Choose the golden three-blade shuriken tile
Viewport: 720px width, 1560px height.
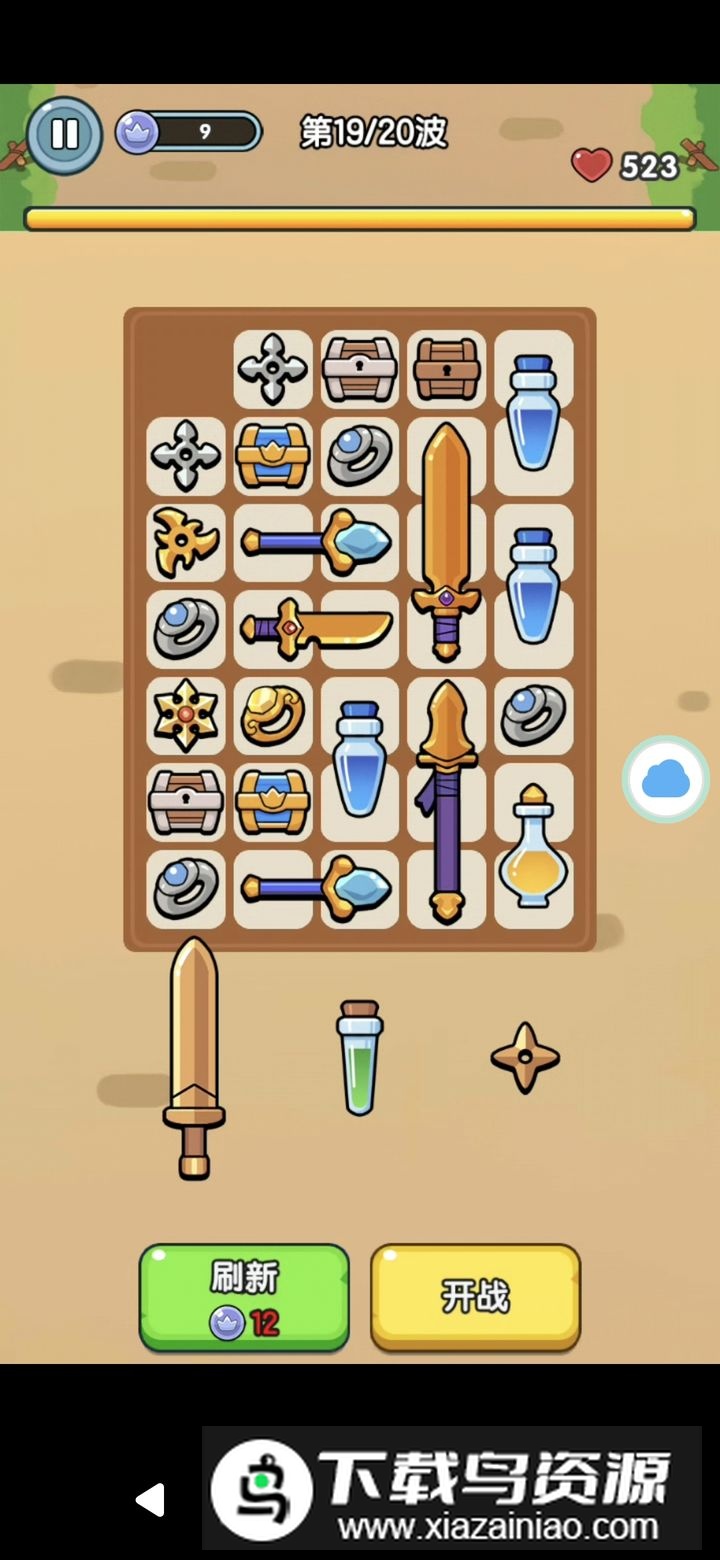pyautogui.click(x=185, y=542)
